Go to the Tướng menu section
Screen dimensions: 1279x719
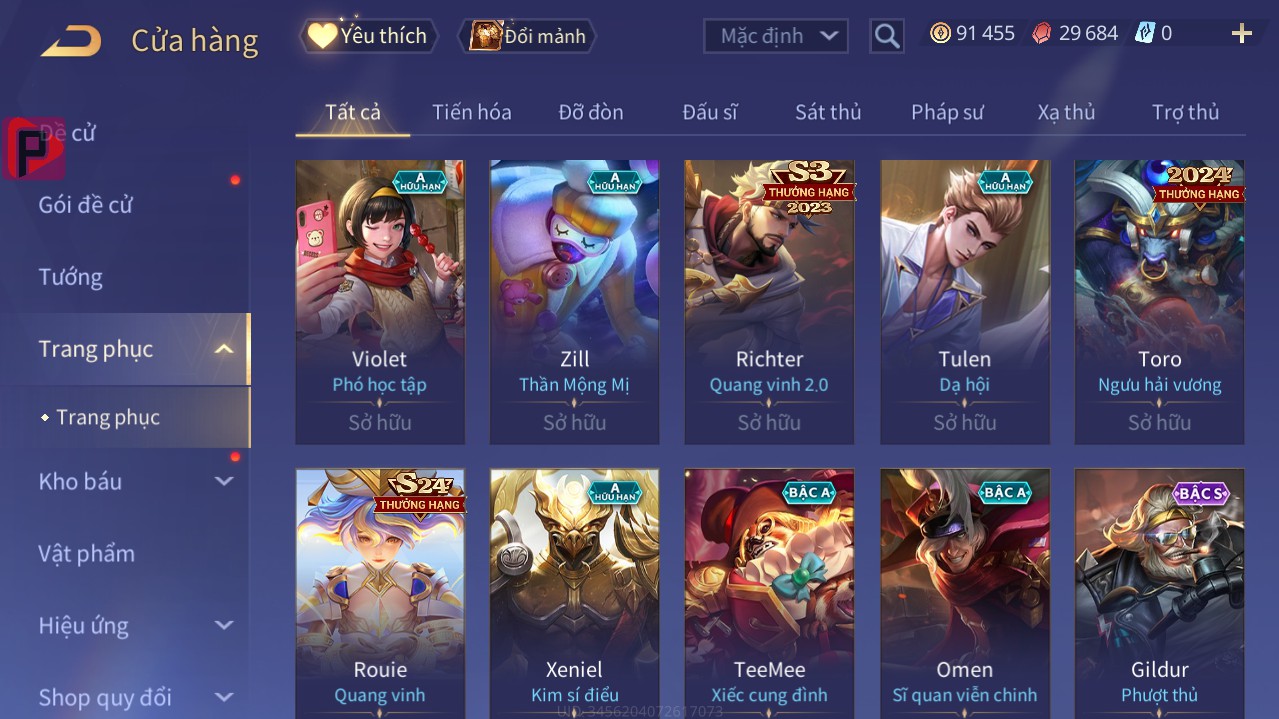[71, 277]
